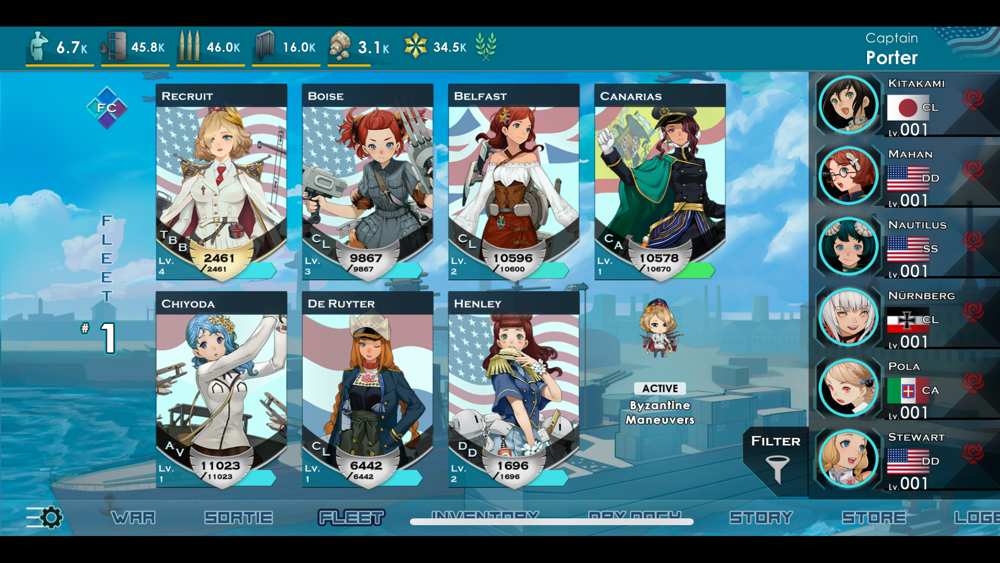Viewport: 1000px width, 563px height.
Task: Open the Story tab
Action: click(x=761, y=517)
